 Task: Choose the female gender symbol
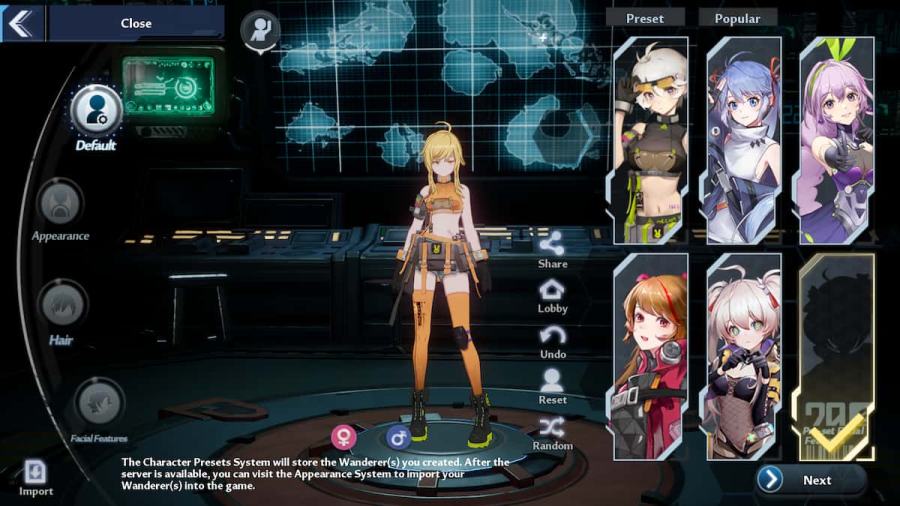pos(344,437)
